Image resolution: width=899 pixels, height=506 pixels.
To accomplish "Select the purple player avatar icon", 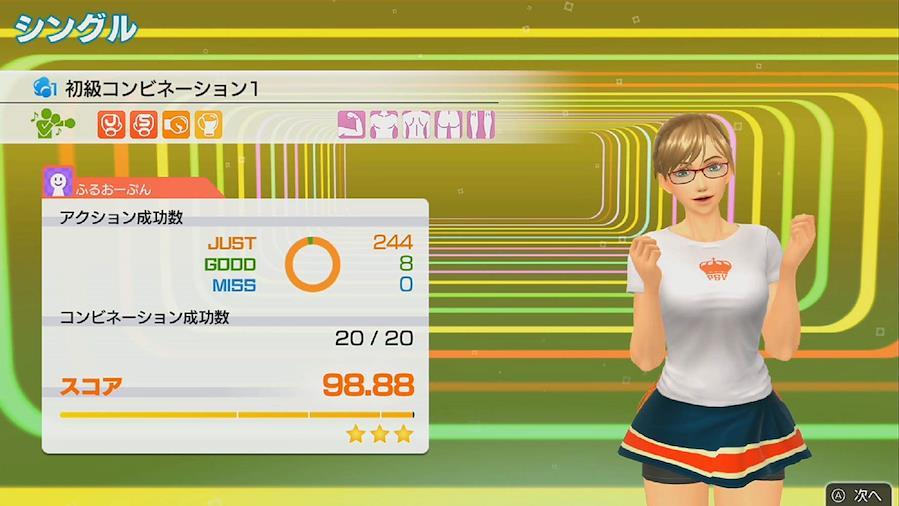I will point(58,182).
